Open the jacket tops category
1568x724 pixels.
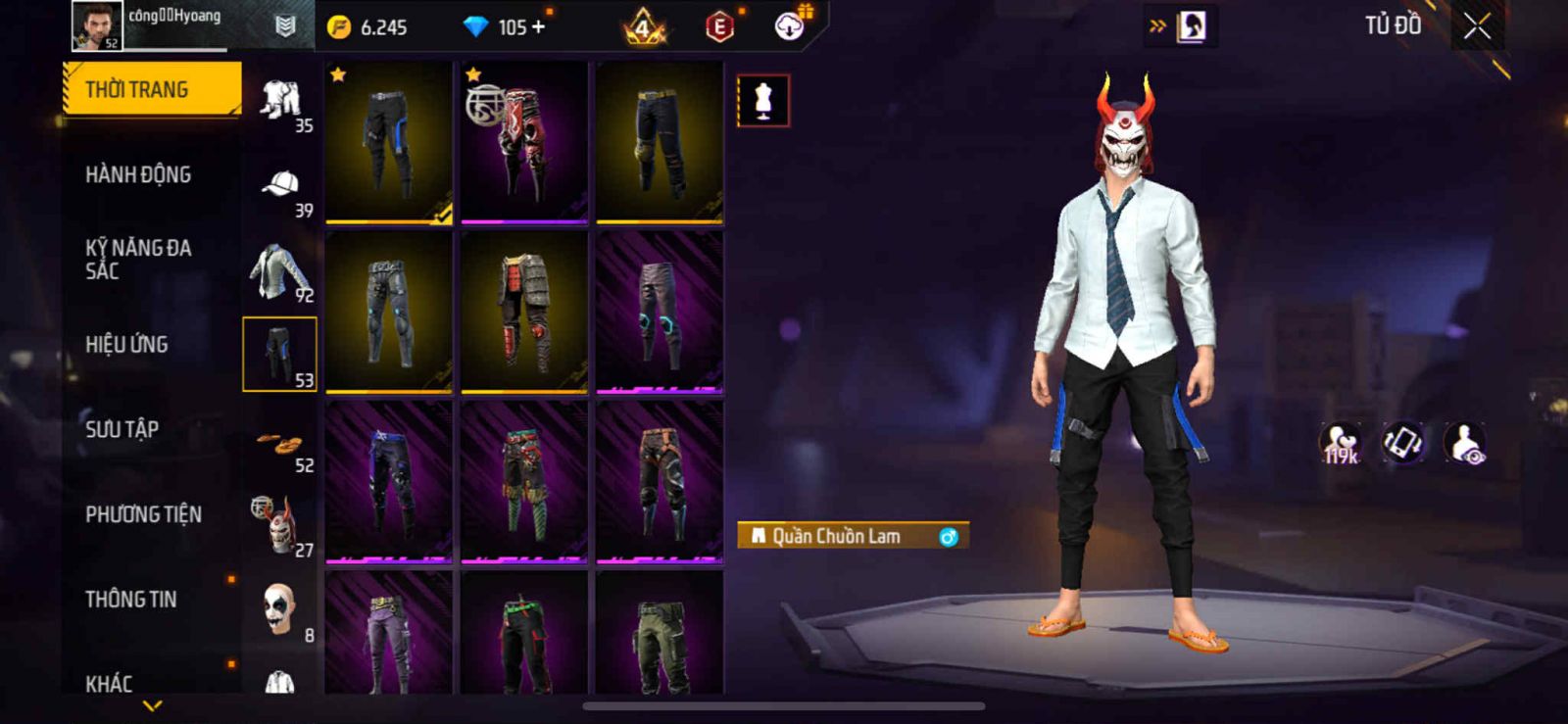(280, 270)
